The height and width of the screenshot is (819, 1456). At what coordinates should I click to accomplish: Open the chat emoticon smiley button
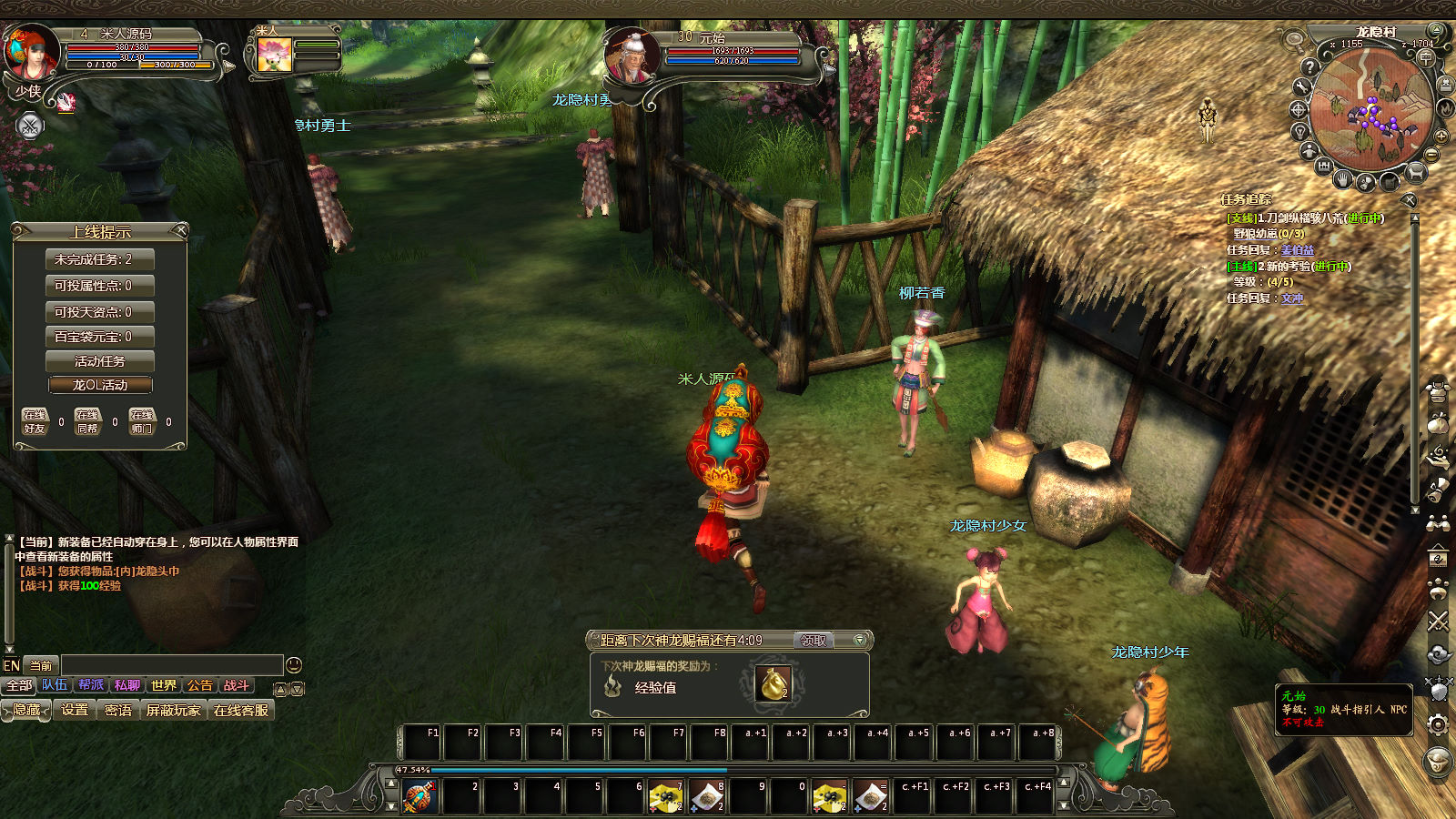click(293, 665)
